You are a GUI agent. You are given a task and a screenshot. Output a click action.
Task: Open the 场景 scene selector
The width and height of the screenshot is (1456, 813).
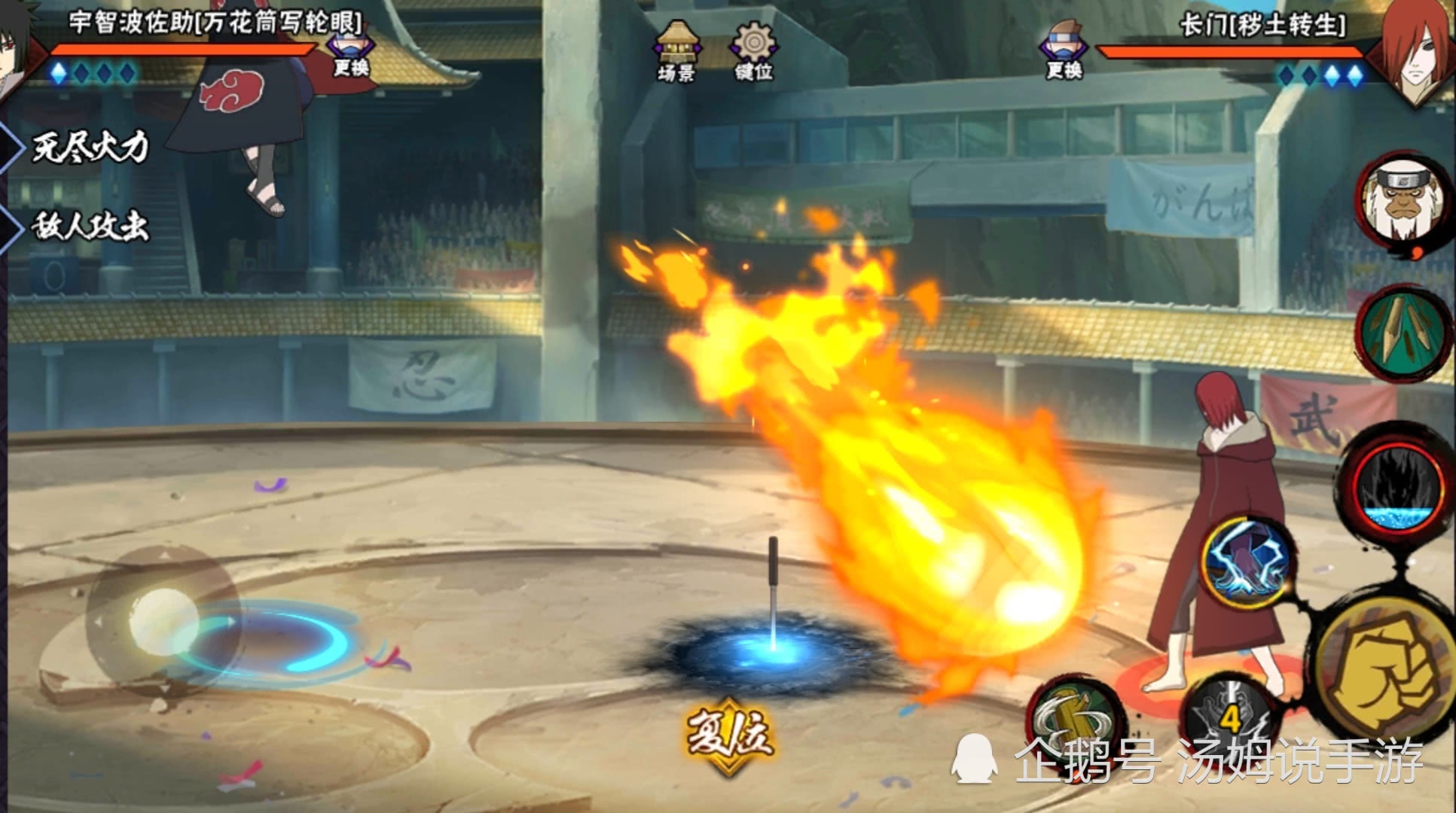click(676, 51)
